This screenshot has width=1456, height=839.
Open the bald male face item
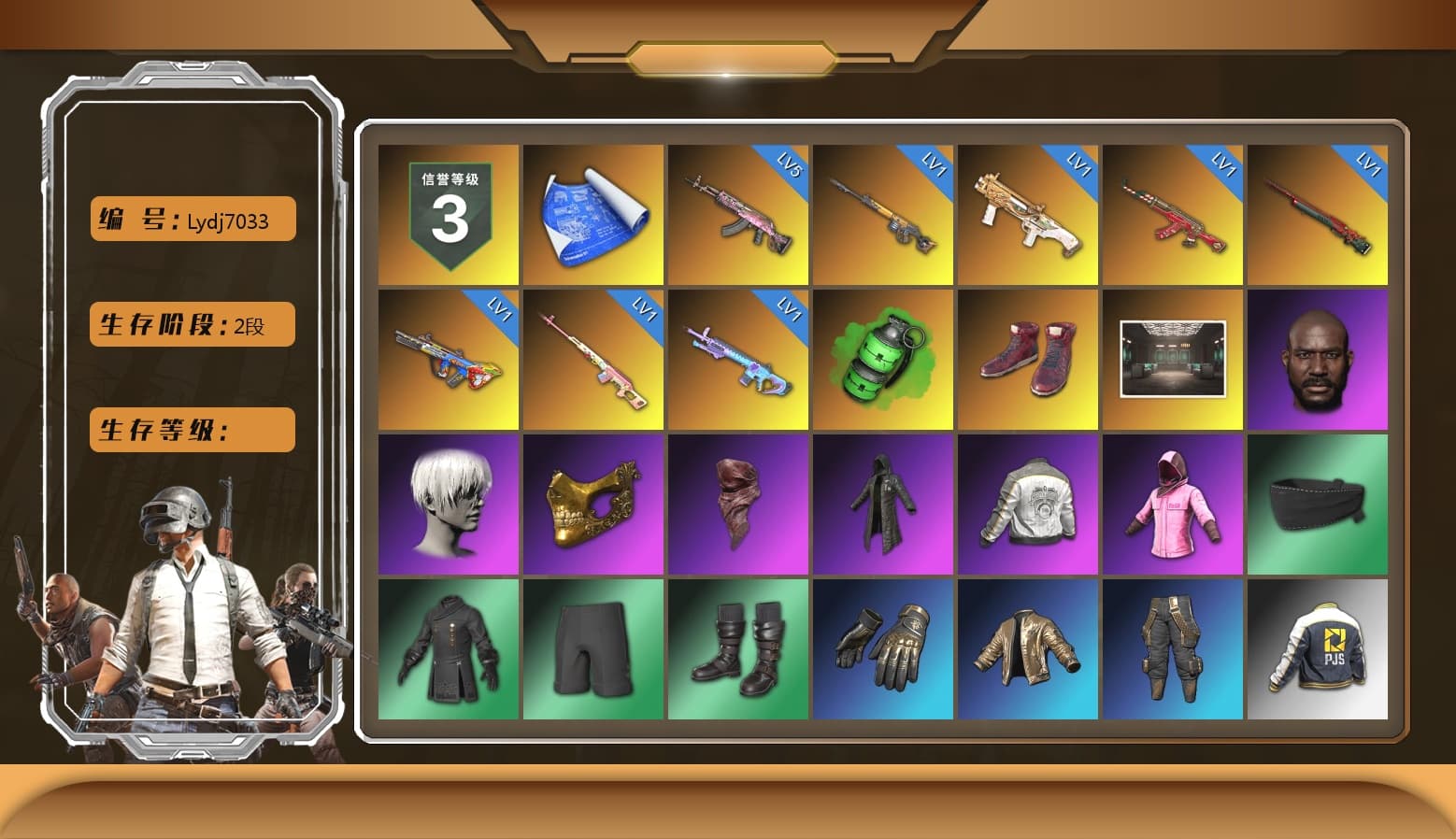point(1319,358)
